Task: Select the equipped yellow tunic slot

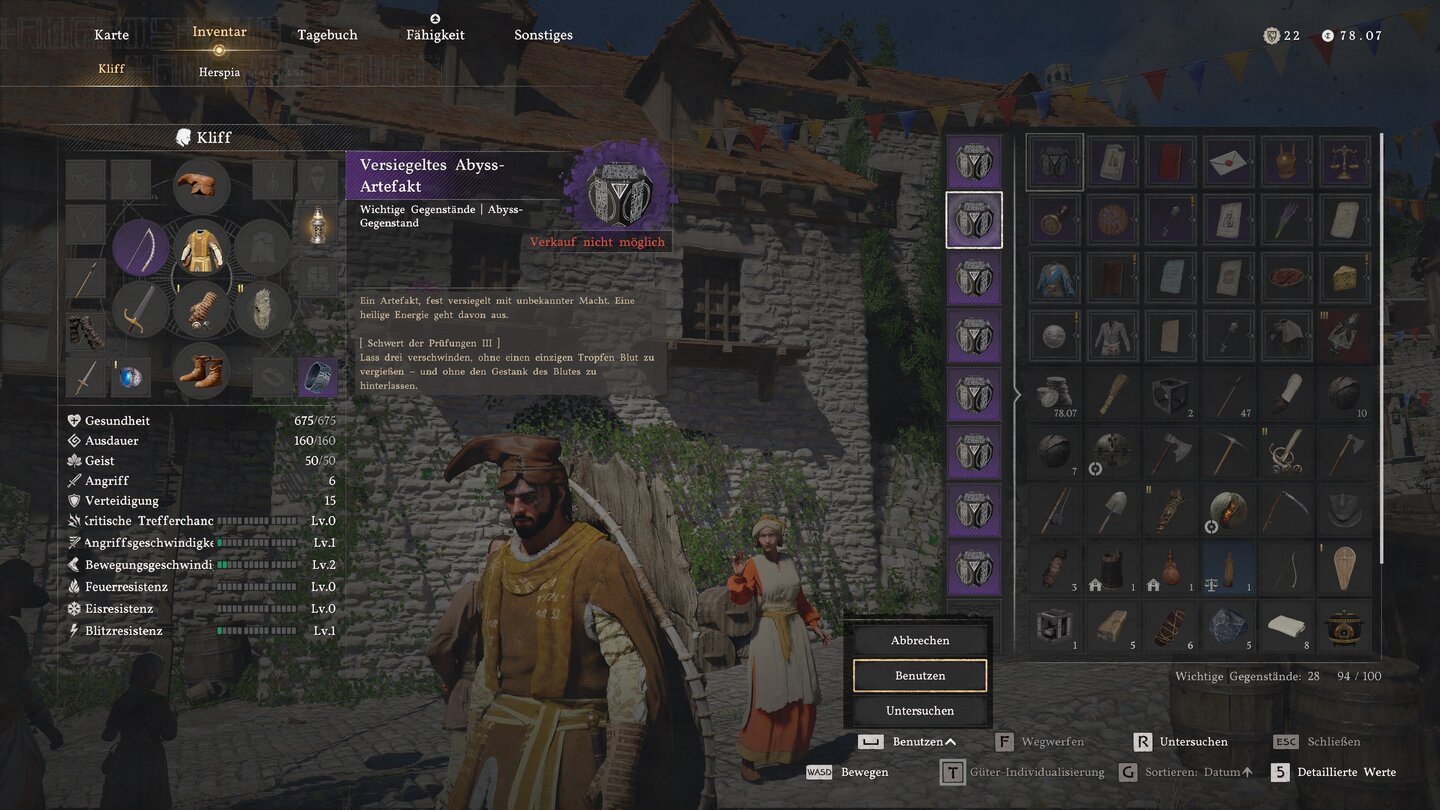Action: pyautogui.click(x=201, y=248)
